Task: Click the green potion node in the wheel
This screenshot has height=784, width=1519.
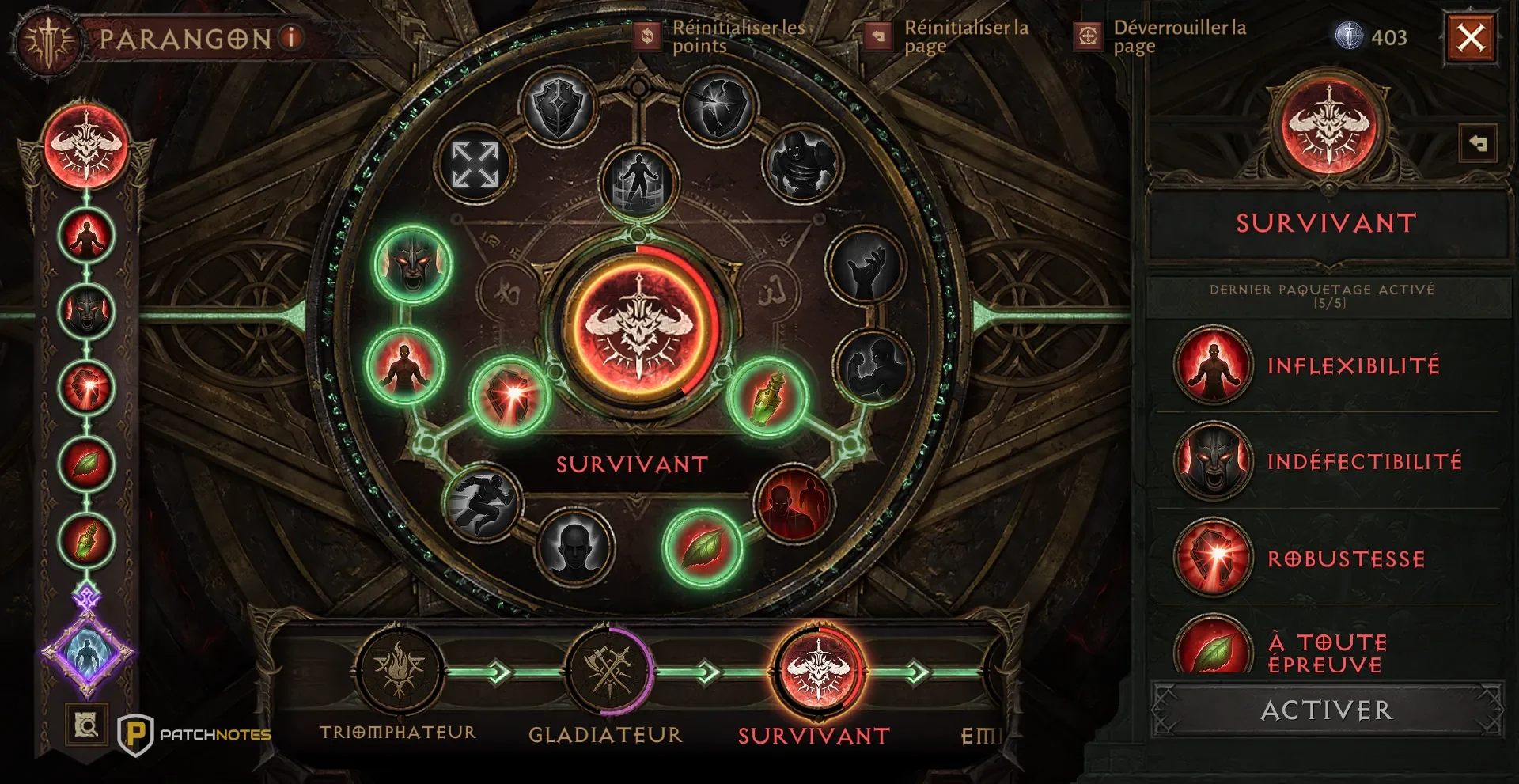Action: (768, 396)
